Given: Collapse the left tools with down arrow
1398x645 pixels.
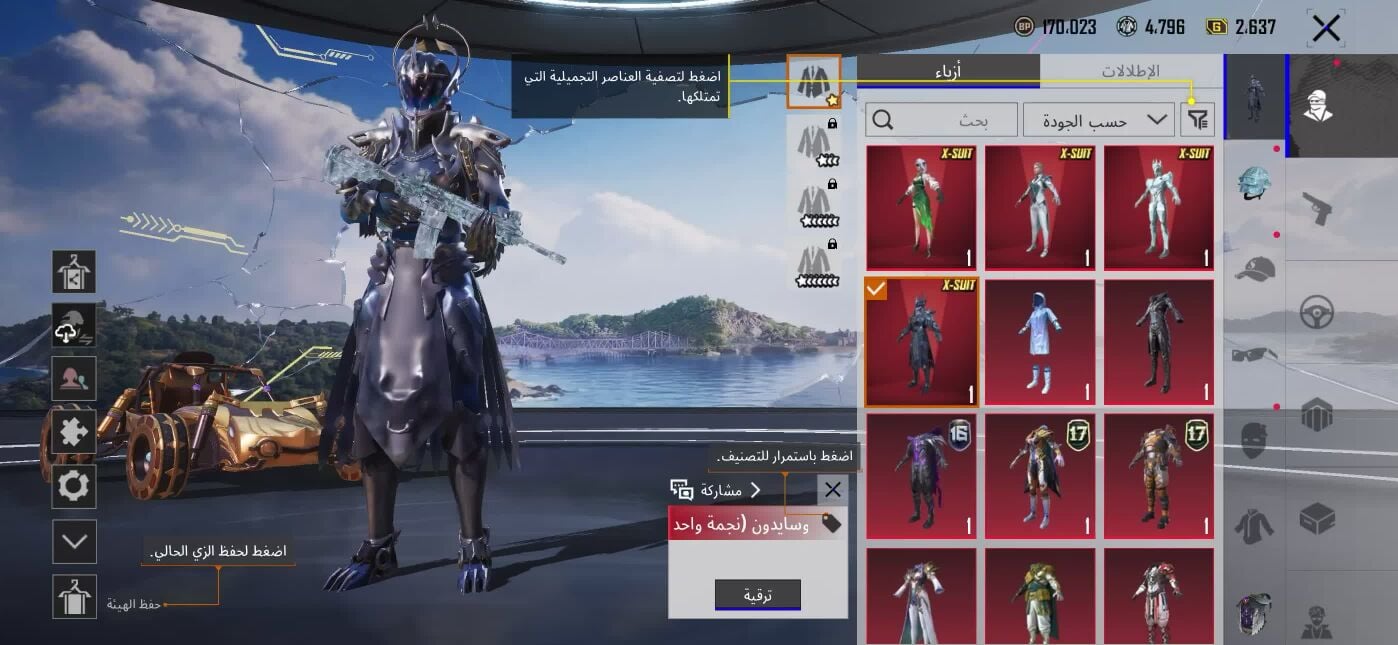Looking at the screenshot, I should coord(75,542).
